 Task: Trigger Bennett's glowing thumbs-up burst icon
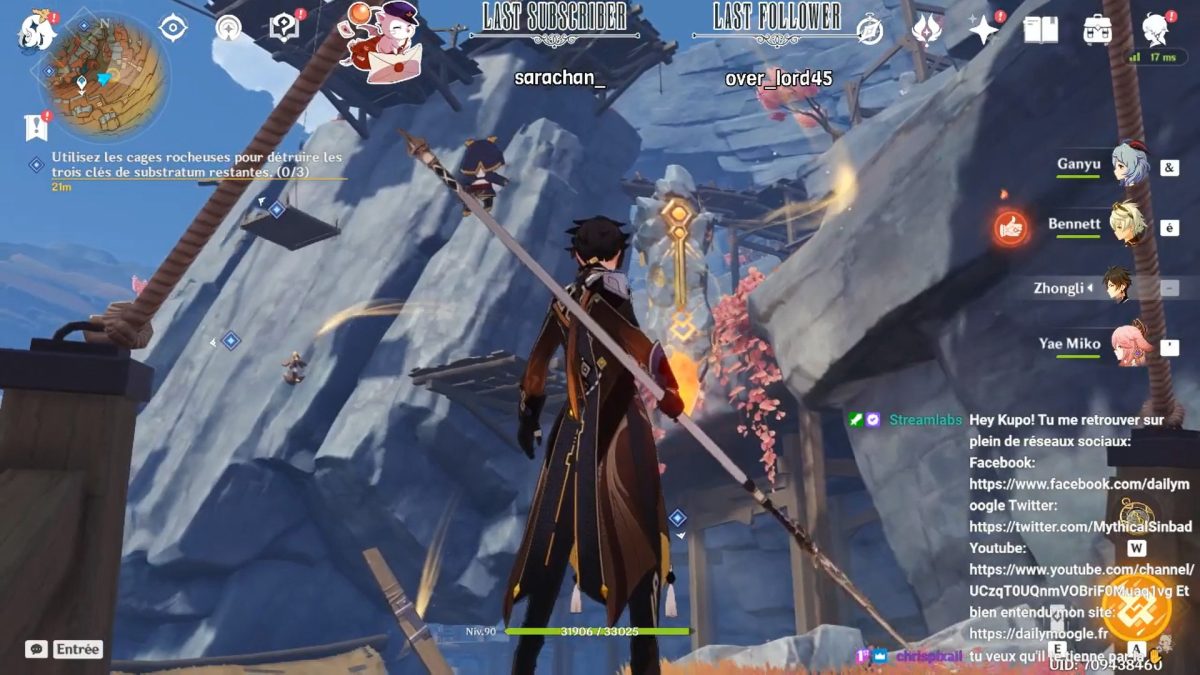pyautogui.click(x=1011, y=229)
